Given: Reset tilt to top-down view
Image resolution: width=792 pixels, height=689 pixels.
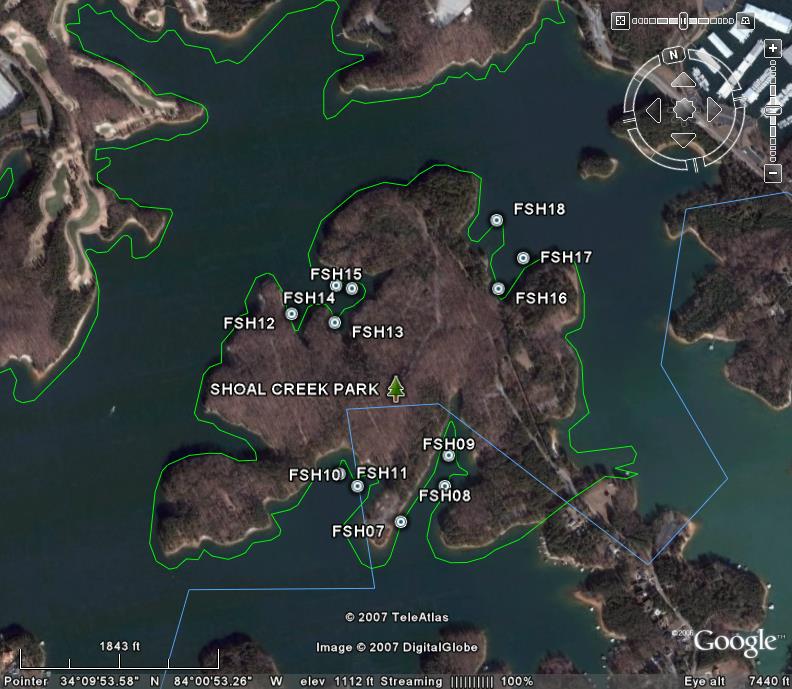Looking at the screenshot, I should tap(620, 20).
